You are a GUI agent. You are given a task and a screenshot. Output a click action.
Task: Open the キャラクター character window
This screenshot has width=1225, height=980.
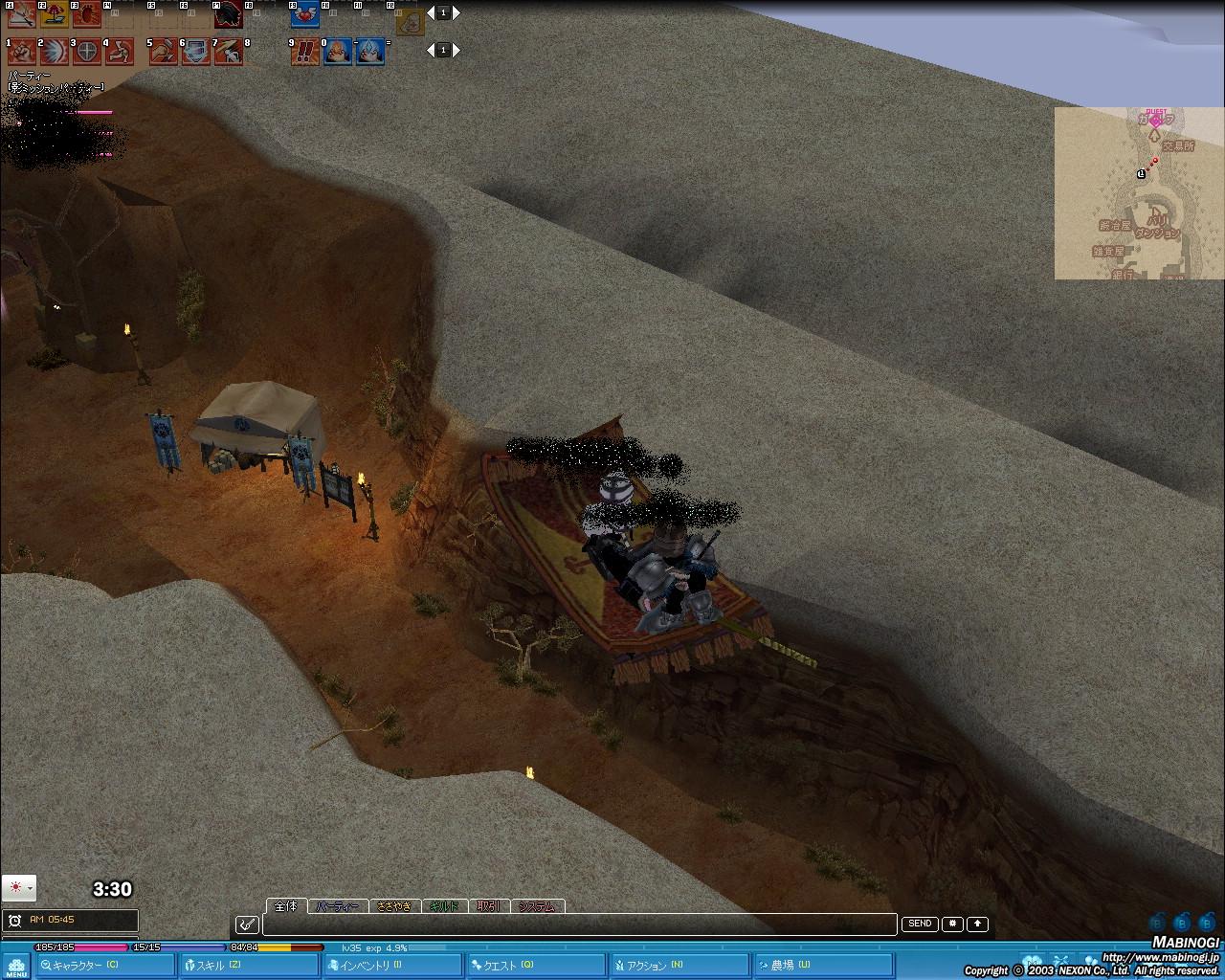pyautogui.click(x=84, y=966)
